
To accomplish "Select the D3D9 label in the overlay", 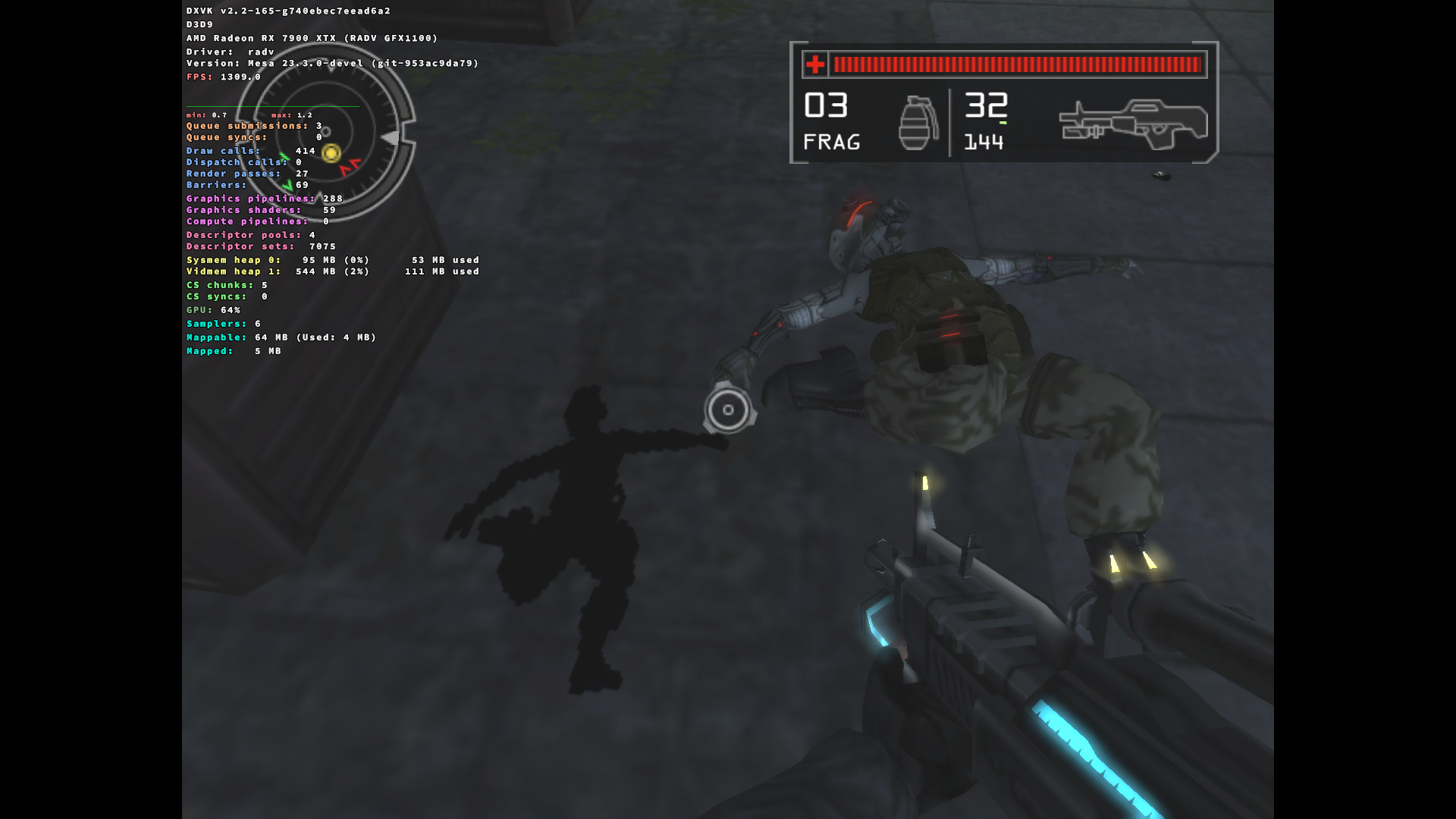I will [x=199, y=24].
